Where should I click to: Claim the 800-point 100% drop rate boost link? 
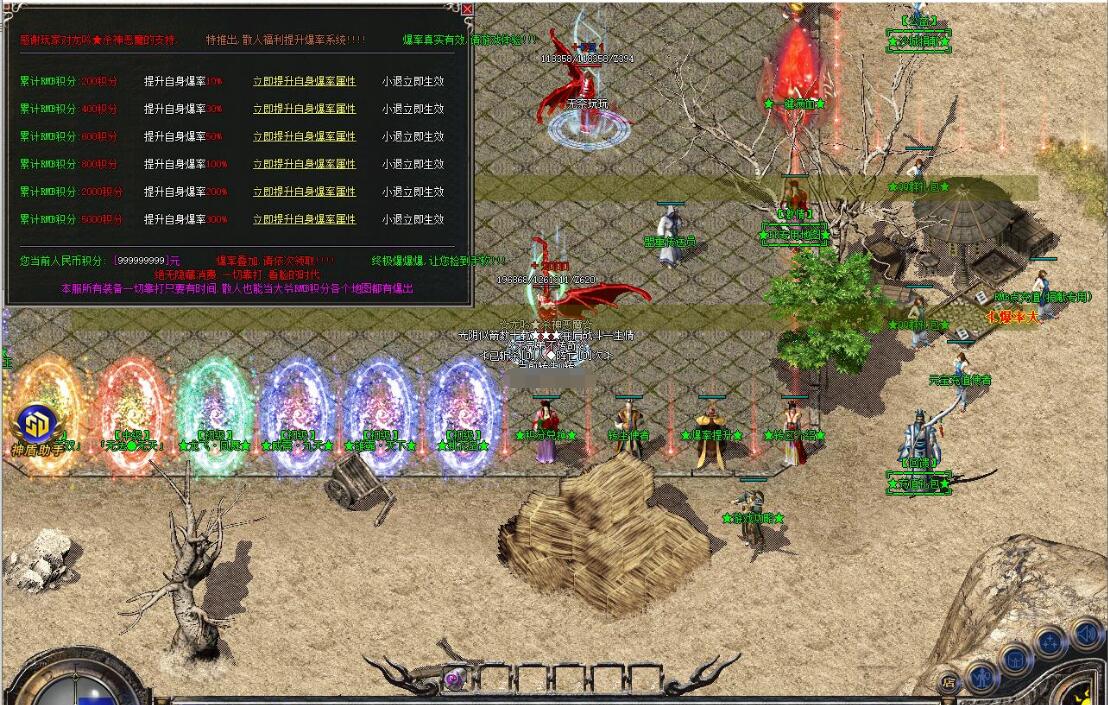coord(304,164)
